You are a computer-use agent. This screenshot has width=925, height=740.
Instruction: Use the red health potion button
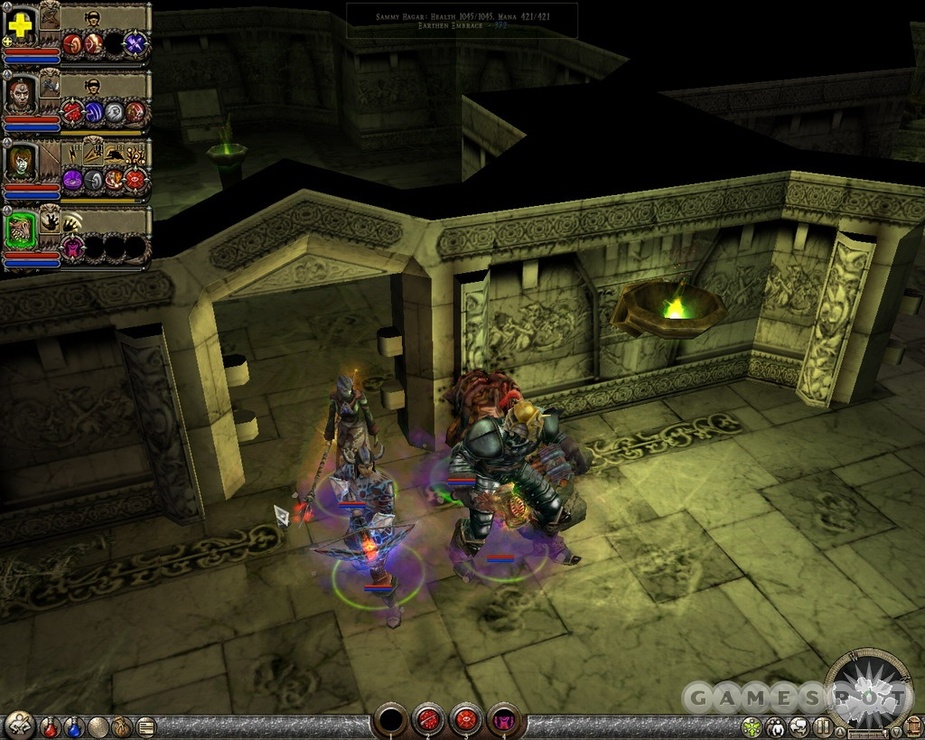[51, 727]
